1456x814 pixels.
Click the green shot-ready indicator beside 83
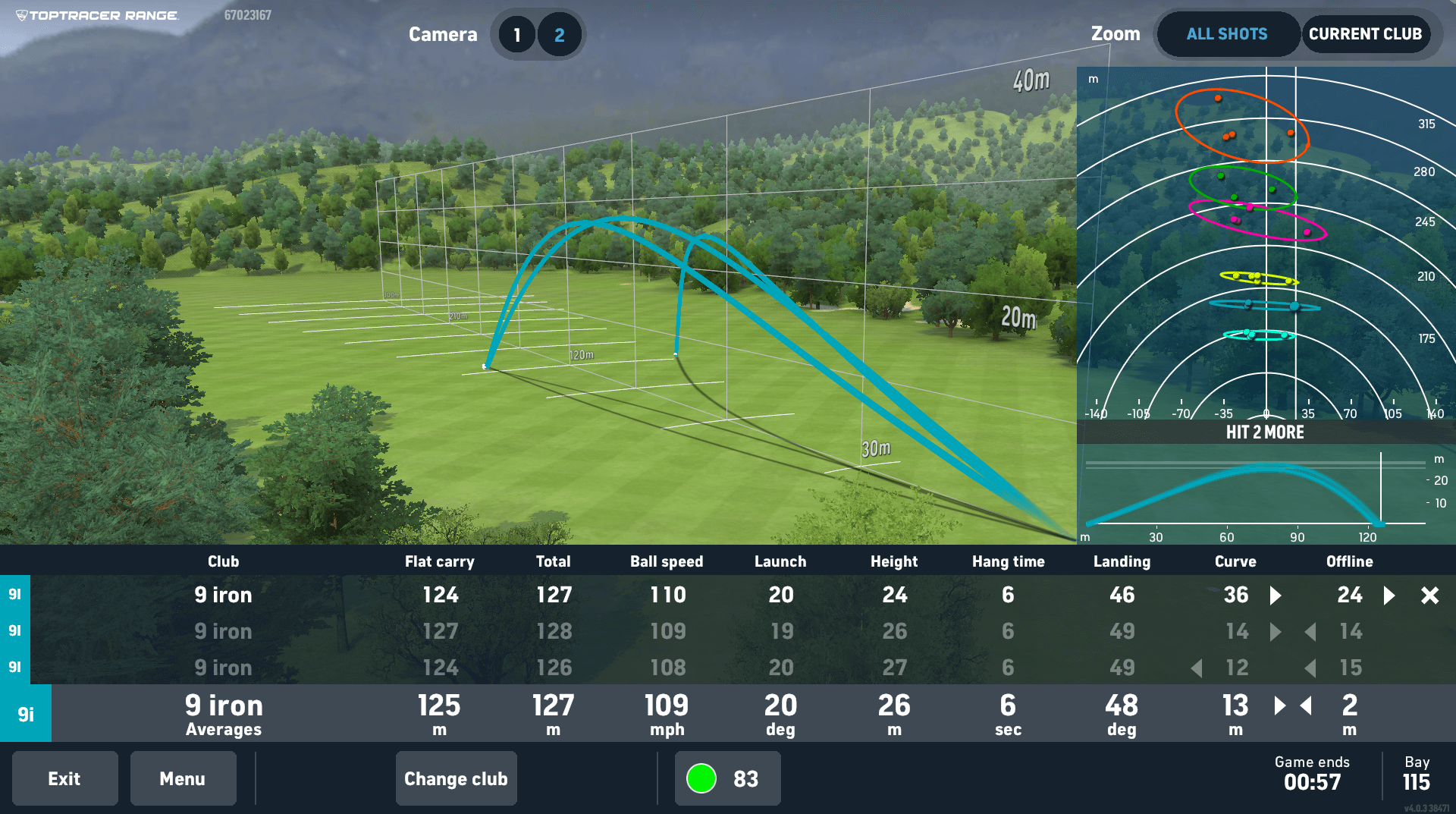click(701, 778)
